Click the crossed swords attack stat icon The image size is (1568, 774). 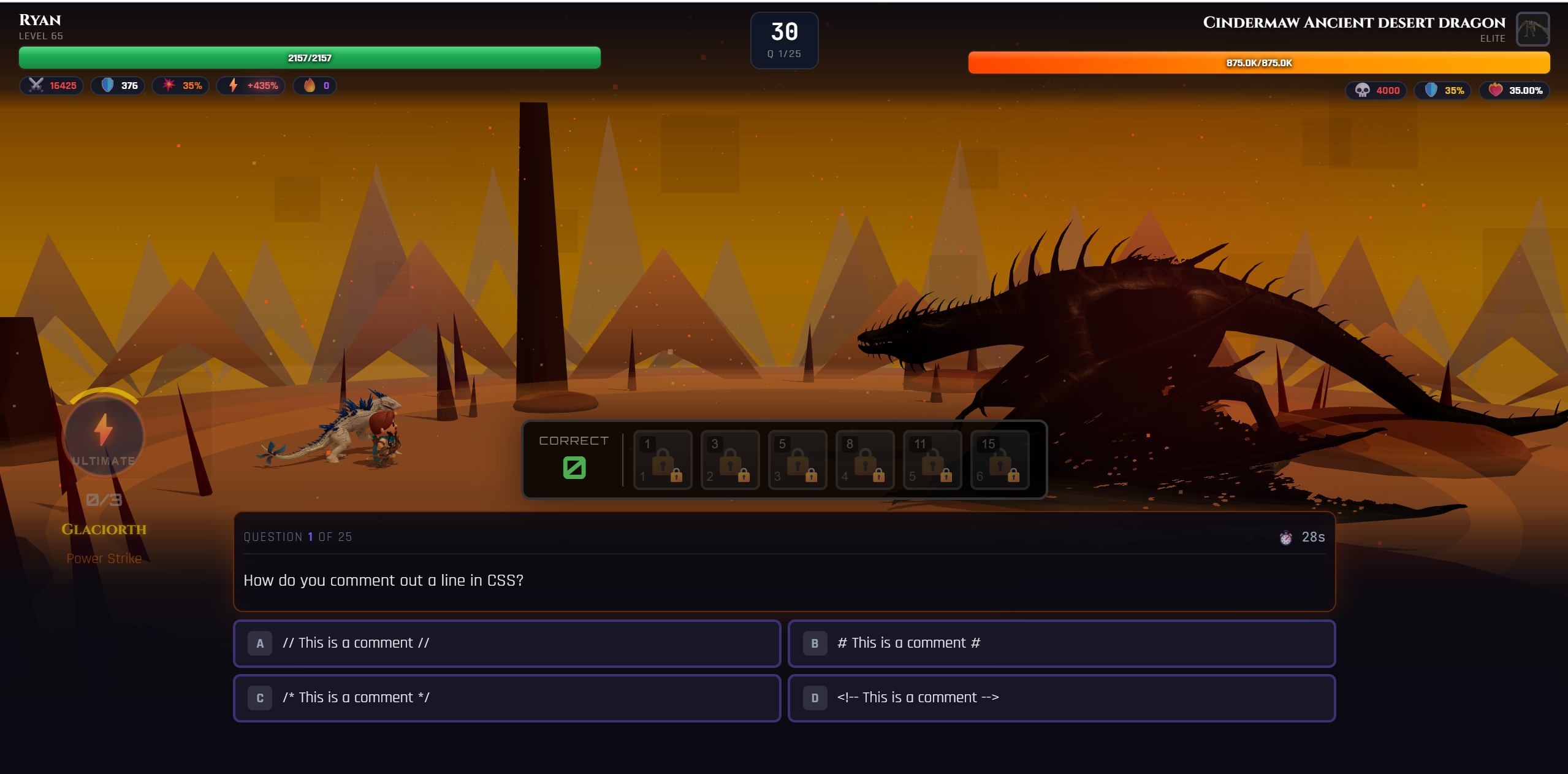(36, 86)
